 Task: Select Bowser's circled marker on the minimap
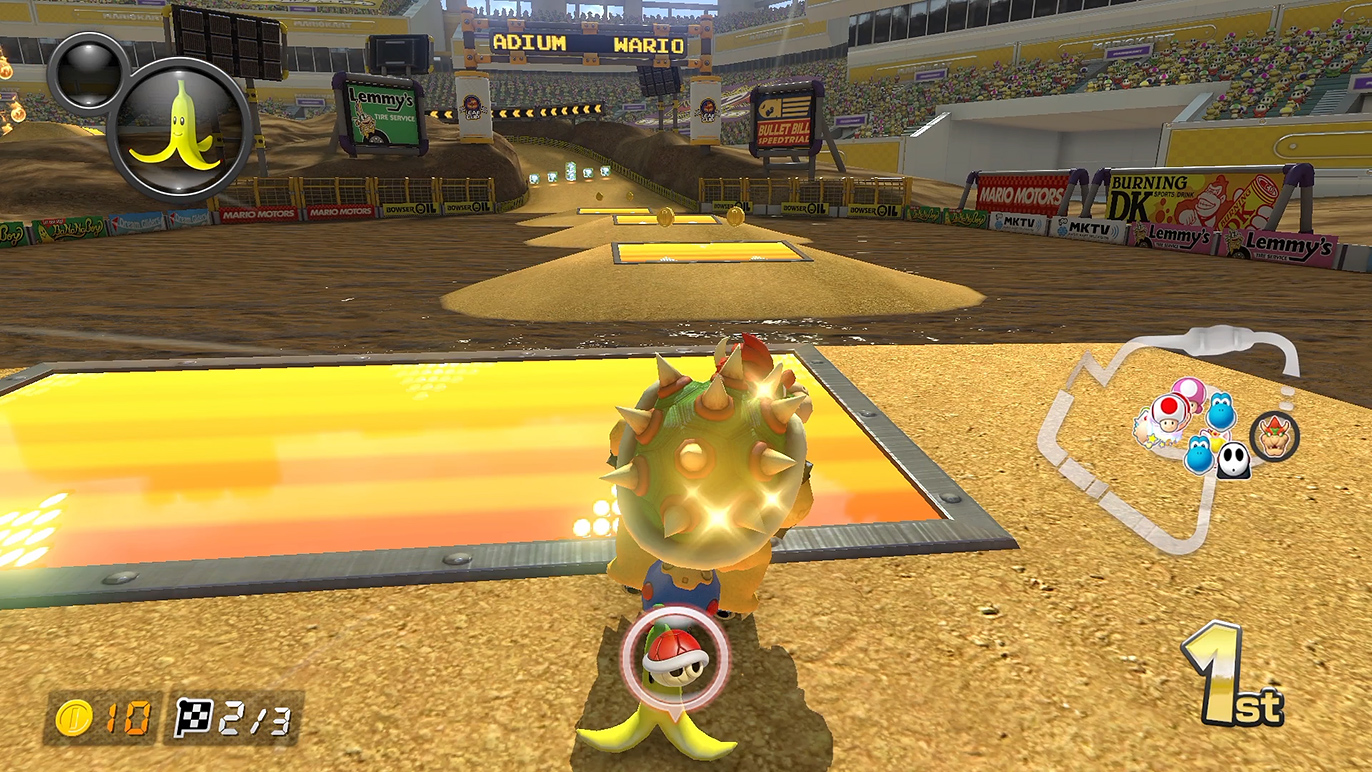[1274, 437]
